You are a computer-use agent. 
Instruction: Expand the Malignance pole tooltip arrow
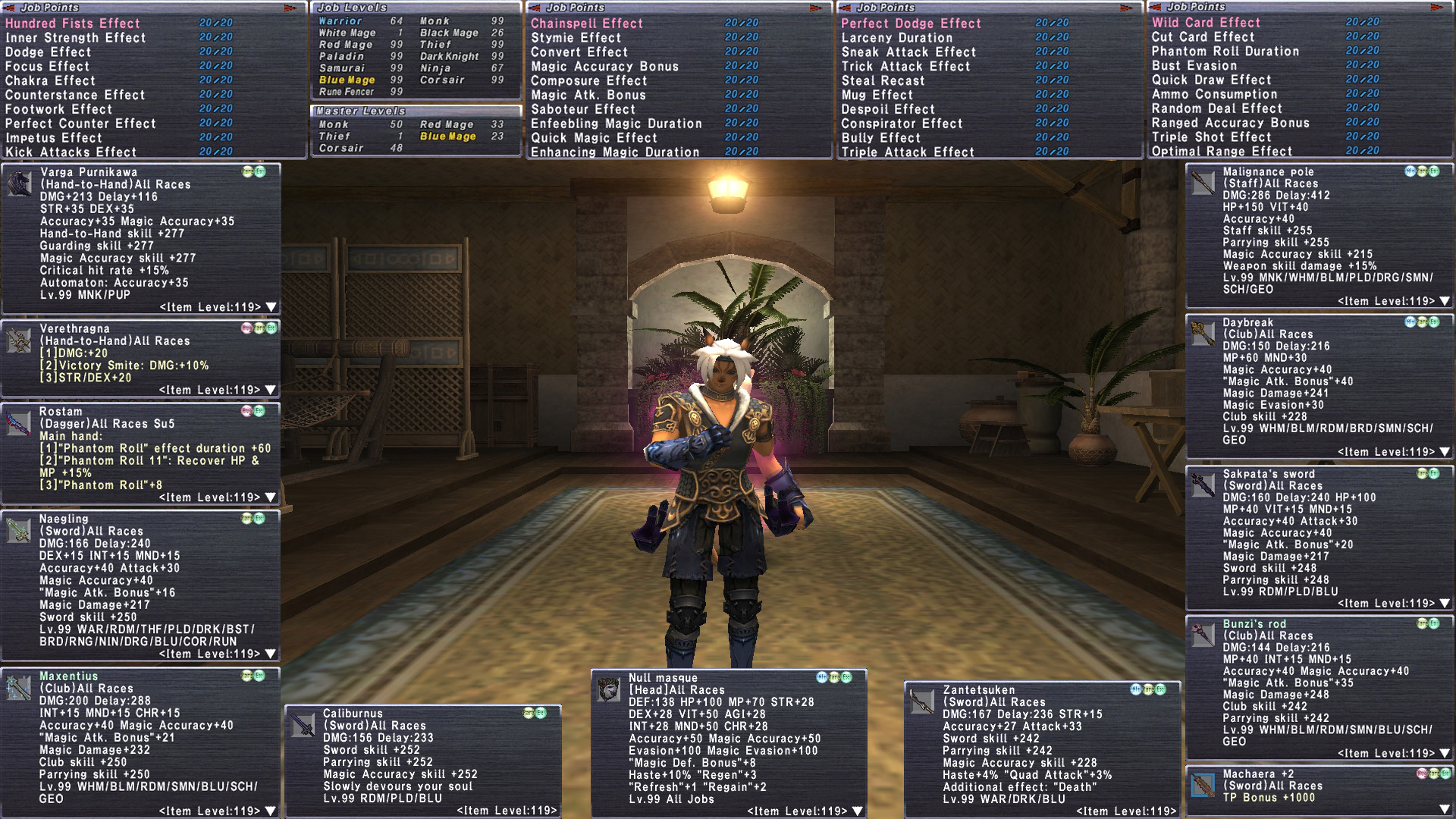coord(1445,301)
